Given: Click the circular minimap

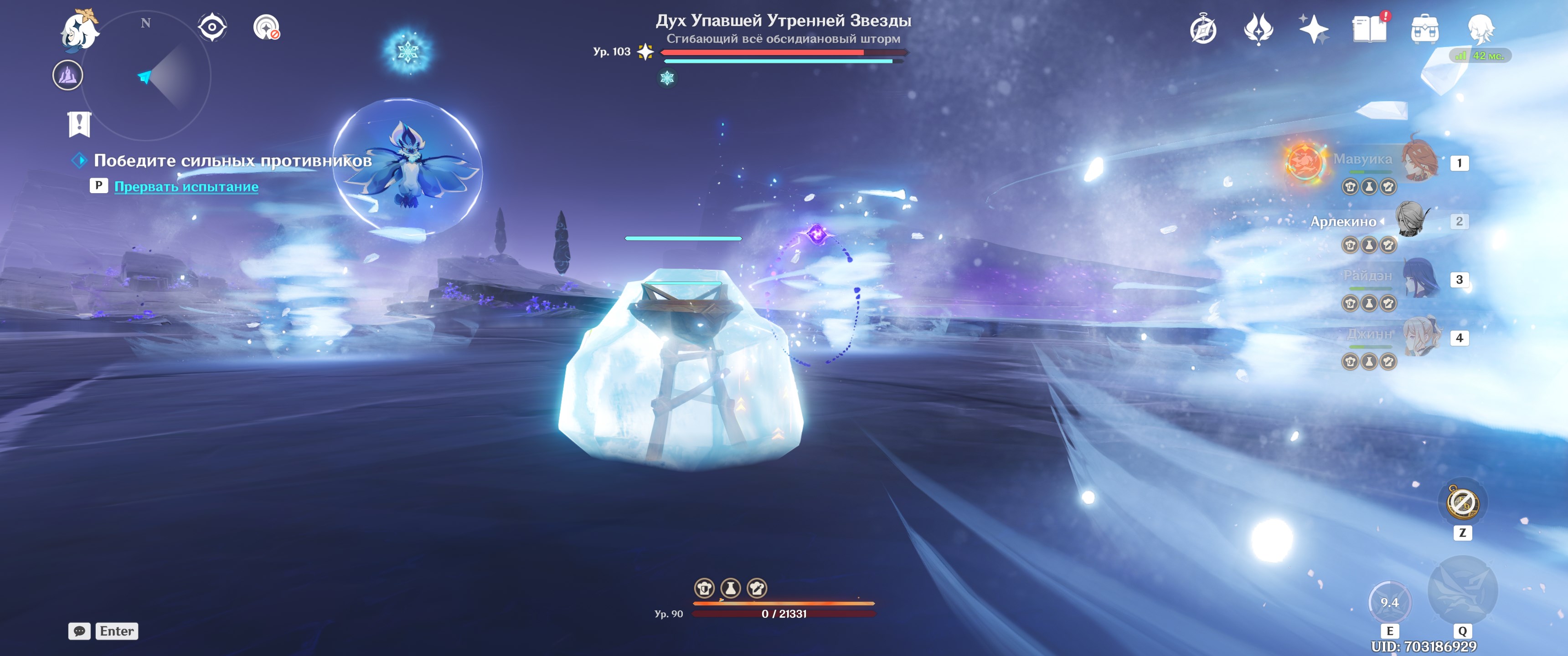Looking at the screenshot, I should [146, 77].
